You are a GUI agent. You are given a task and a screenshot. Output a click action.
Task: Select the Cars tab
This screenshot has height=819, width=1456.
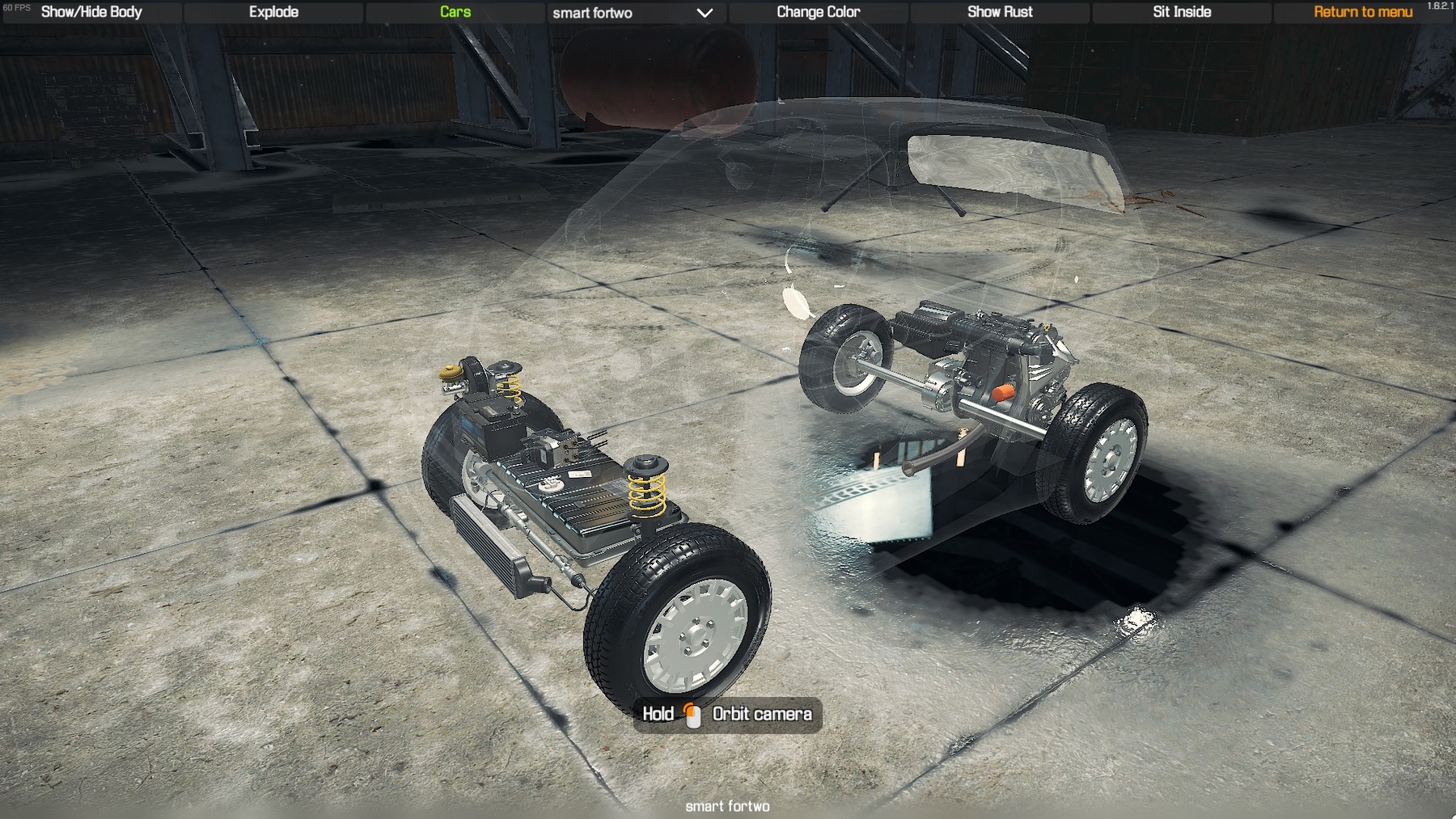[x=455, y=12]
